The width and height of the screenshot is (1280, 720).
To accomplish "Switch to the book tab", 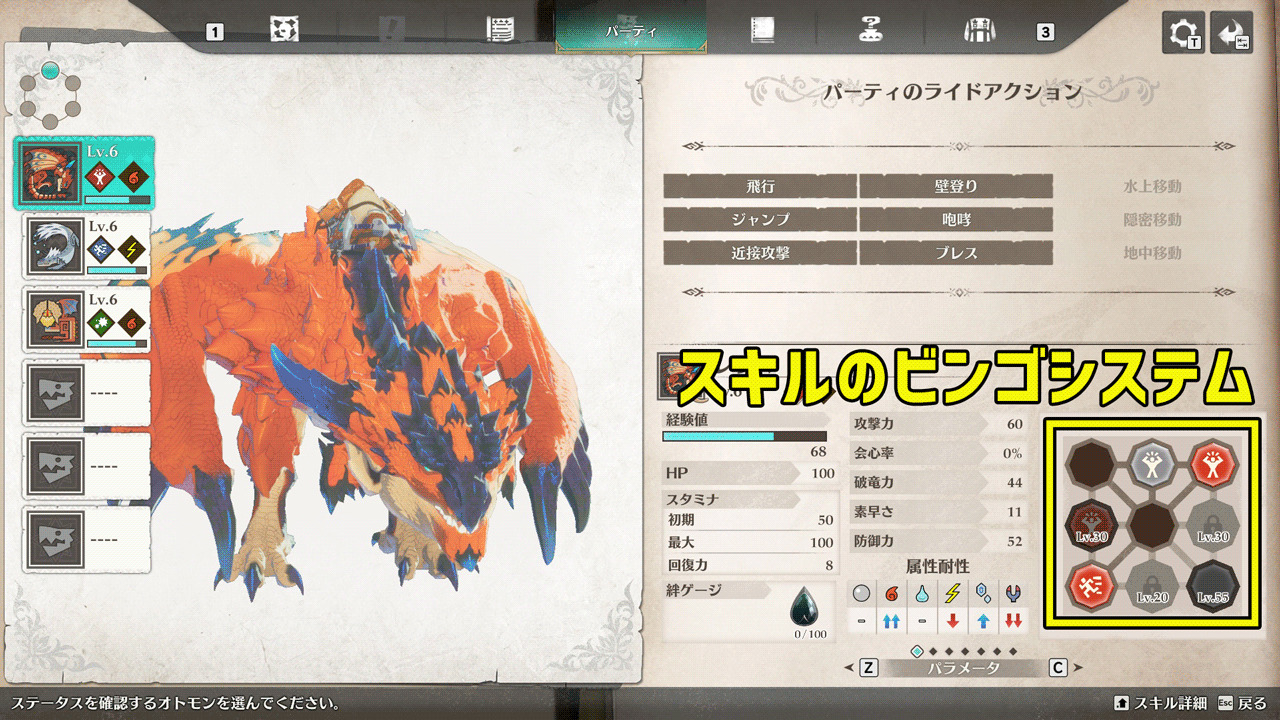I will coord(763,30).
